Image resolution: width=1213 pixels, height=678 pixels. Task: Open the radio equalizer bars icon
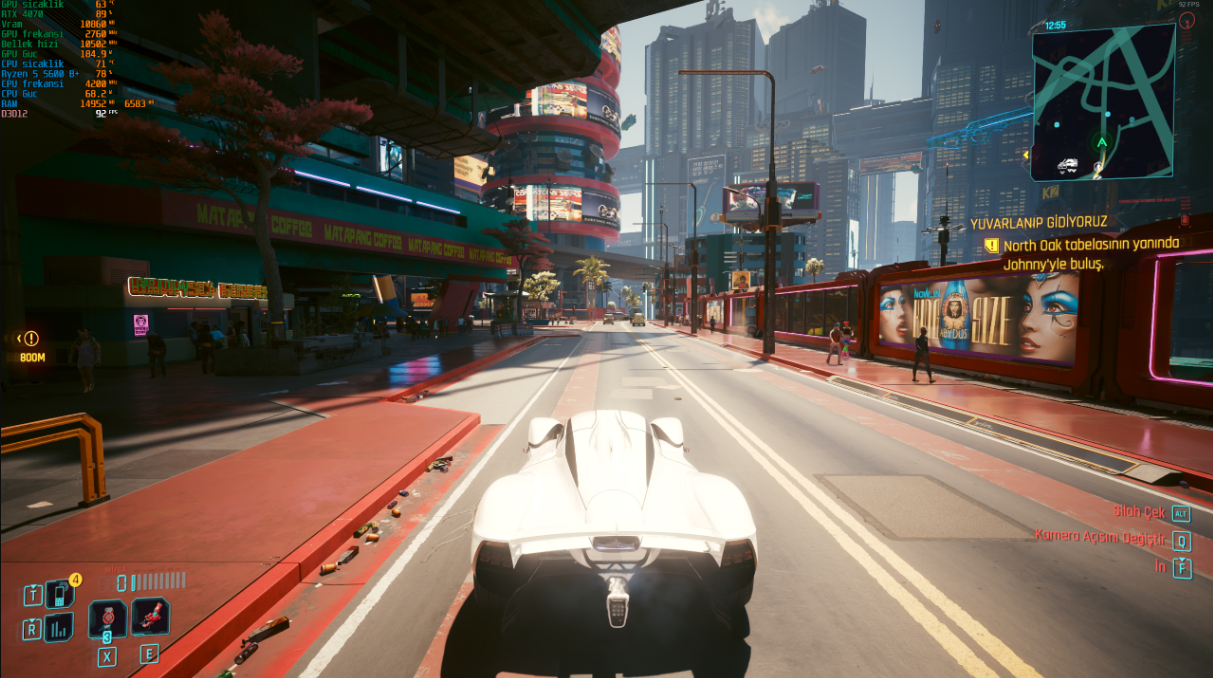pyautogui.click(x=59, y=628)
